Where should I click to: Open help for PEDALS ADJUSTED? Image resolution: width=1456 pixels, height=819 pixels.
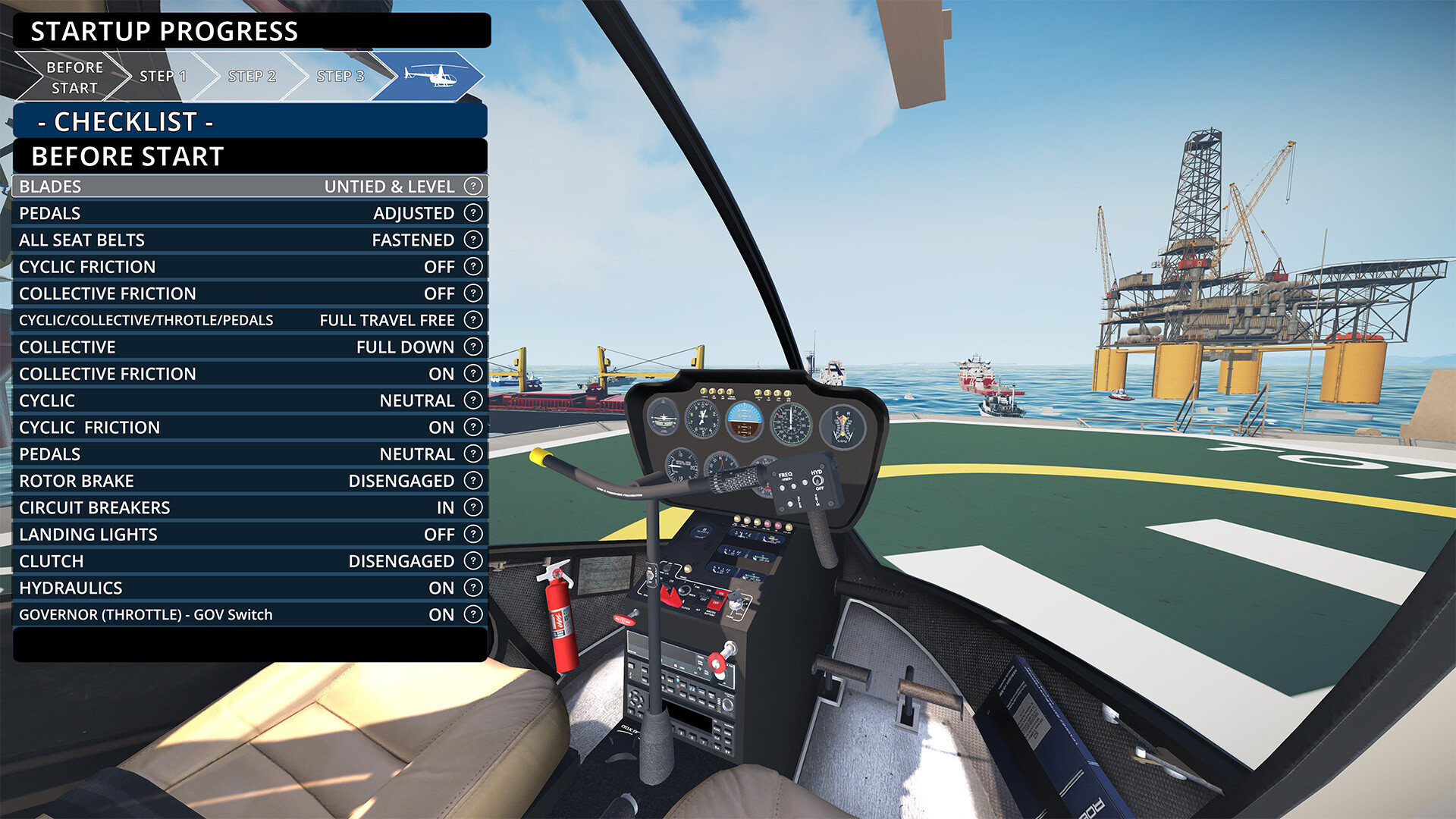[x=472, y=213]
